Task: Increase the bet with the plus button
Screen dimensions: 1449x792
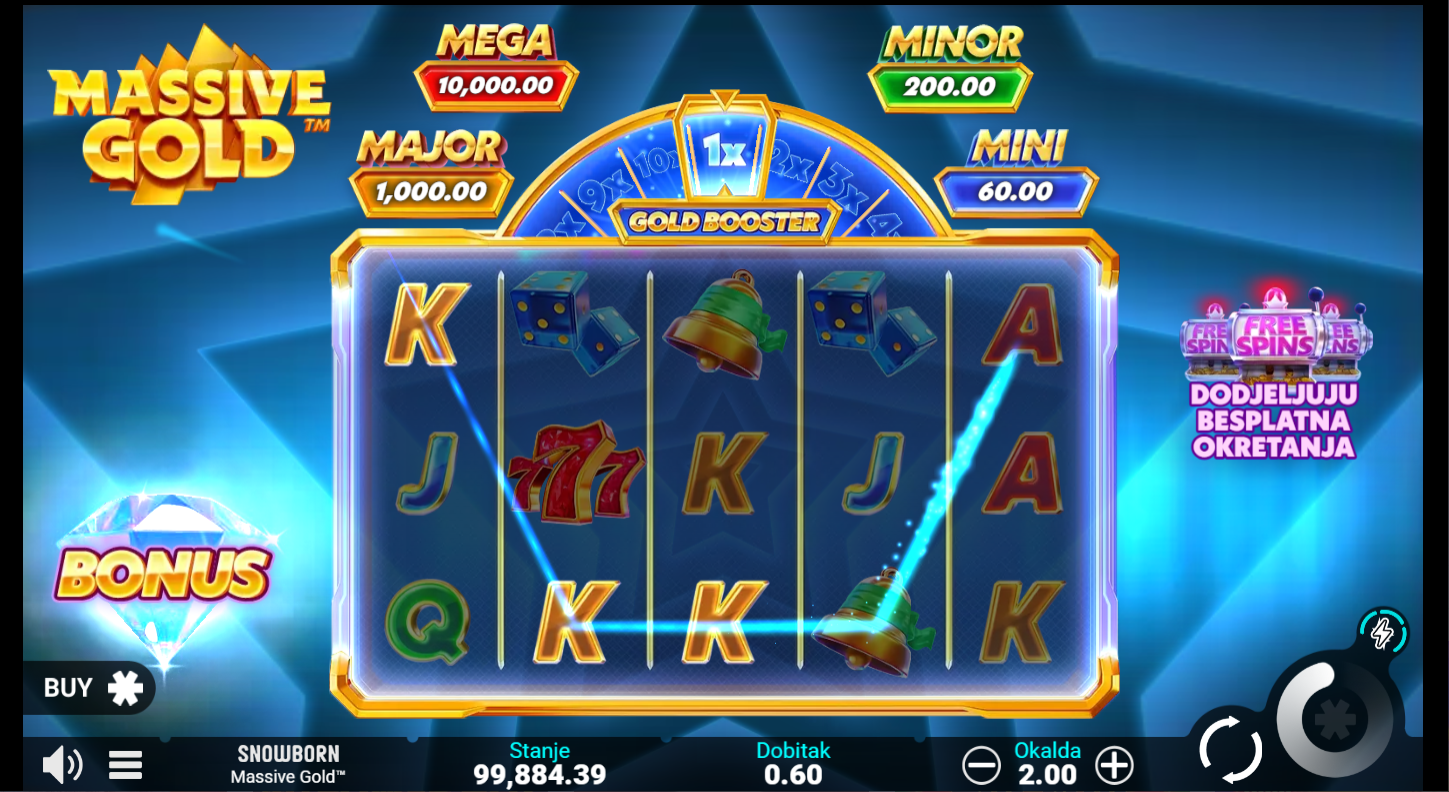Action: [1114, 766]
